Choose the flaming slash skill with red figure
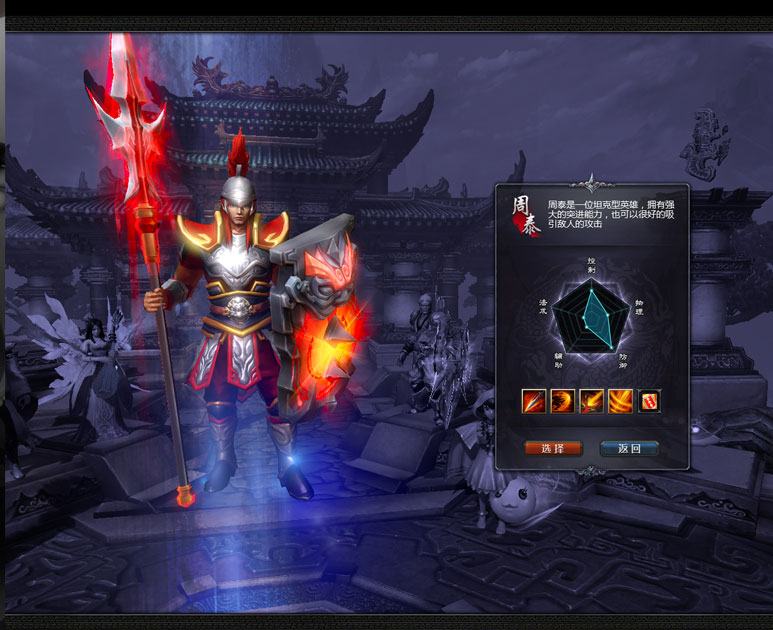Image resolution: width=773 pixels, height=630 pixels. 592,401
